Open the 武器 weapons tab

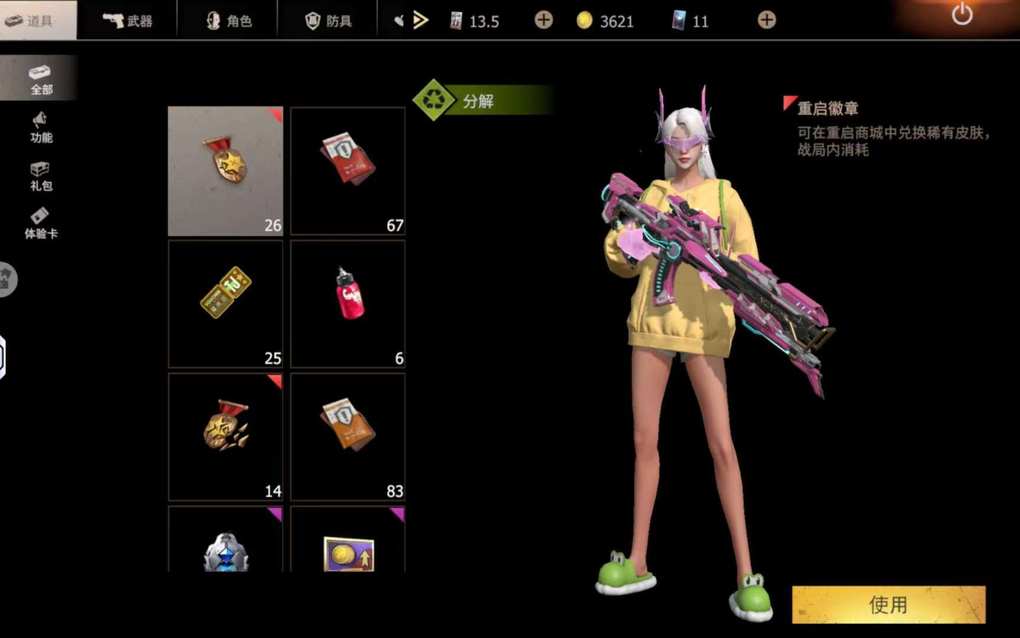[127, 20]
